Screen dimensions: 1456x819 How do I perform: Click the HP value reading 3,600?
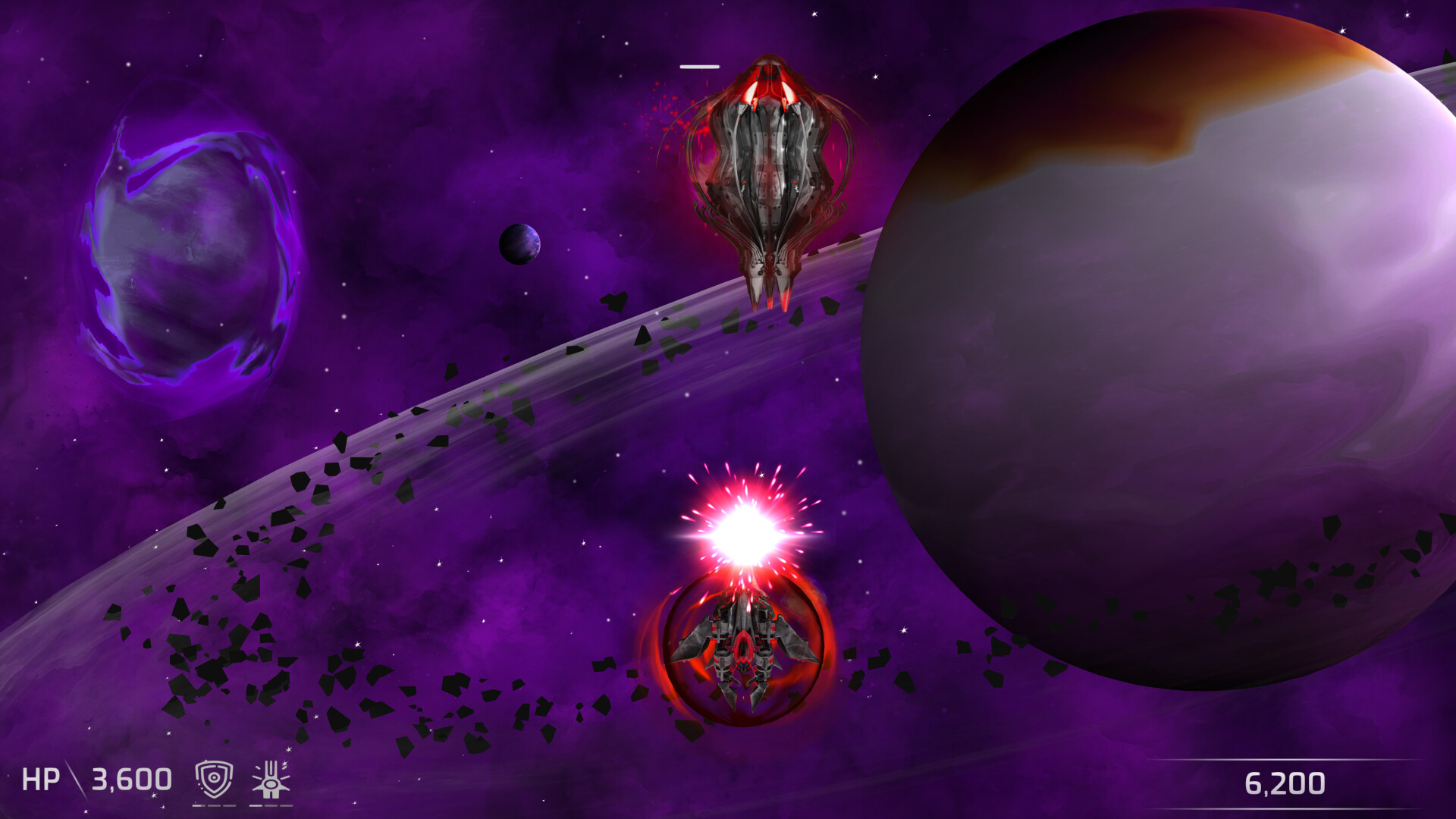click(130, 780)
